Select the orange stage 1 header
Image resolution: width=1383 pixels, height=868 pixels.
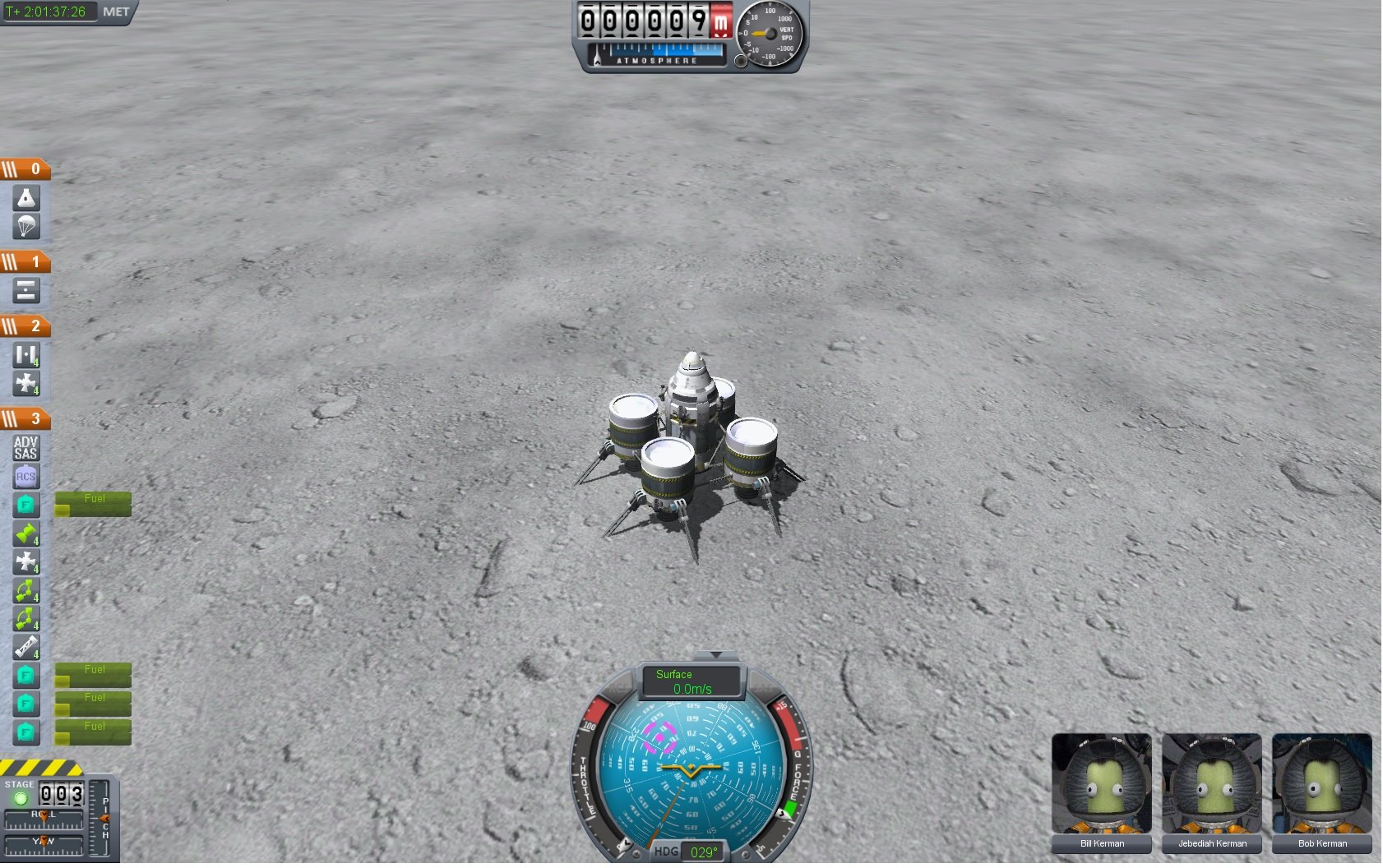tap(25, 262)
